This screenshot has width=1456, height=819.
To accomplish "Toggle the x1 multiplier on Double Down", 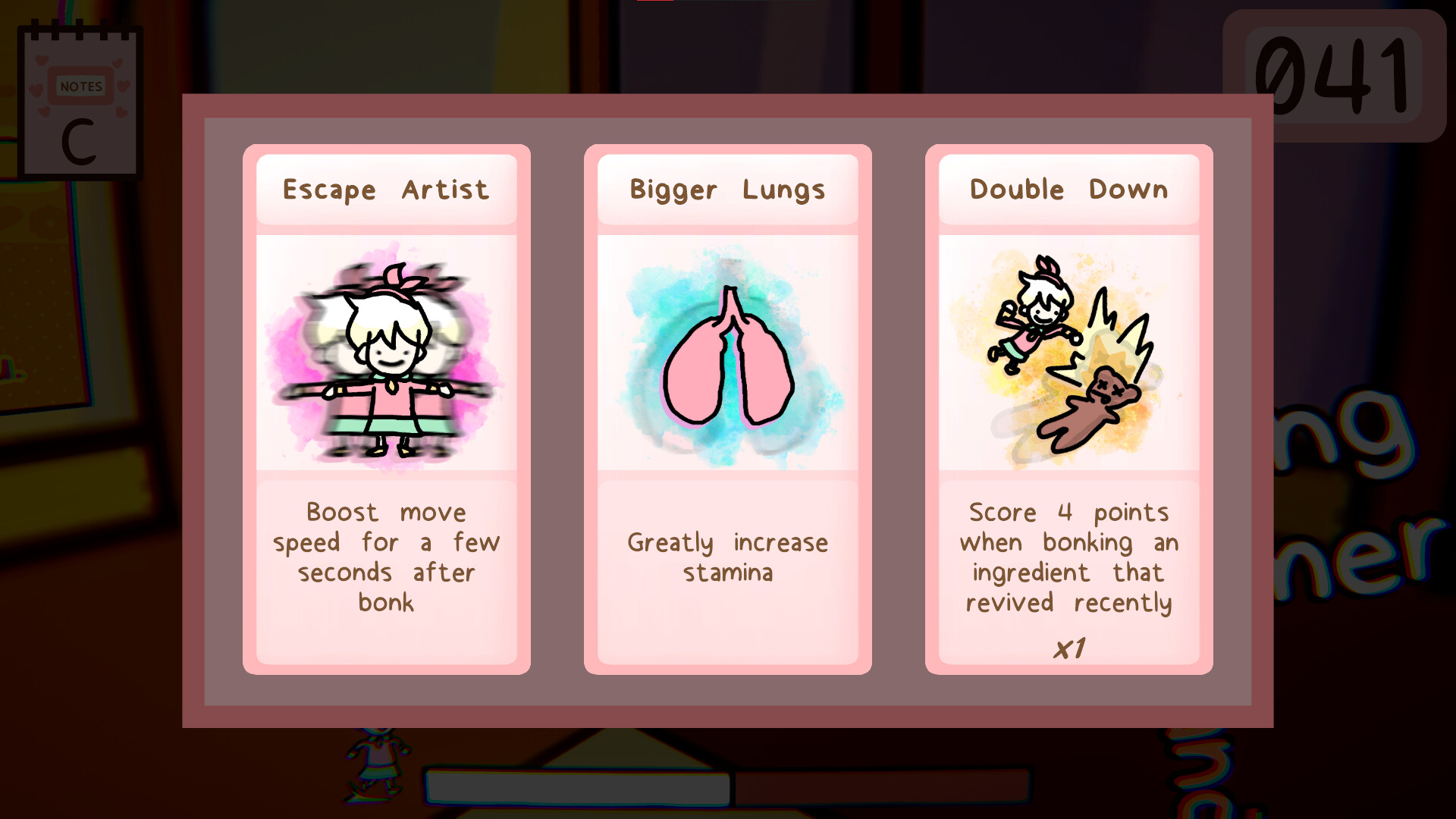I will [x=1069, y=646].
